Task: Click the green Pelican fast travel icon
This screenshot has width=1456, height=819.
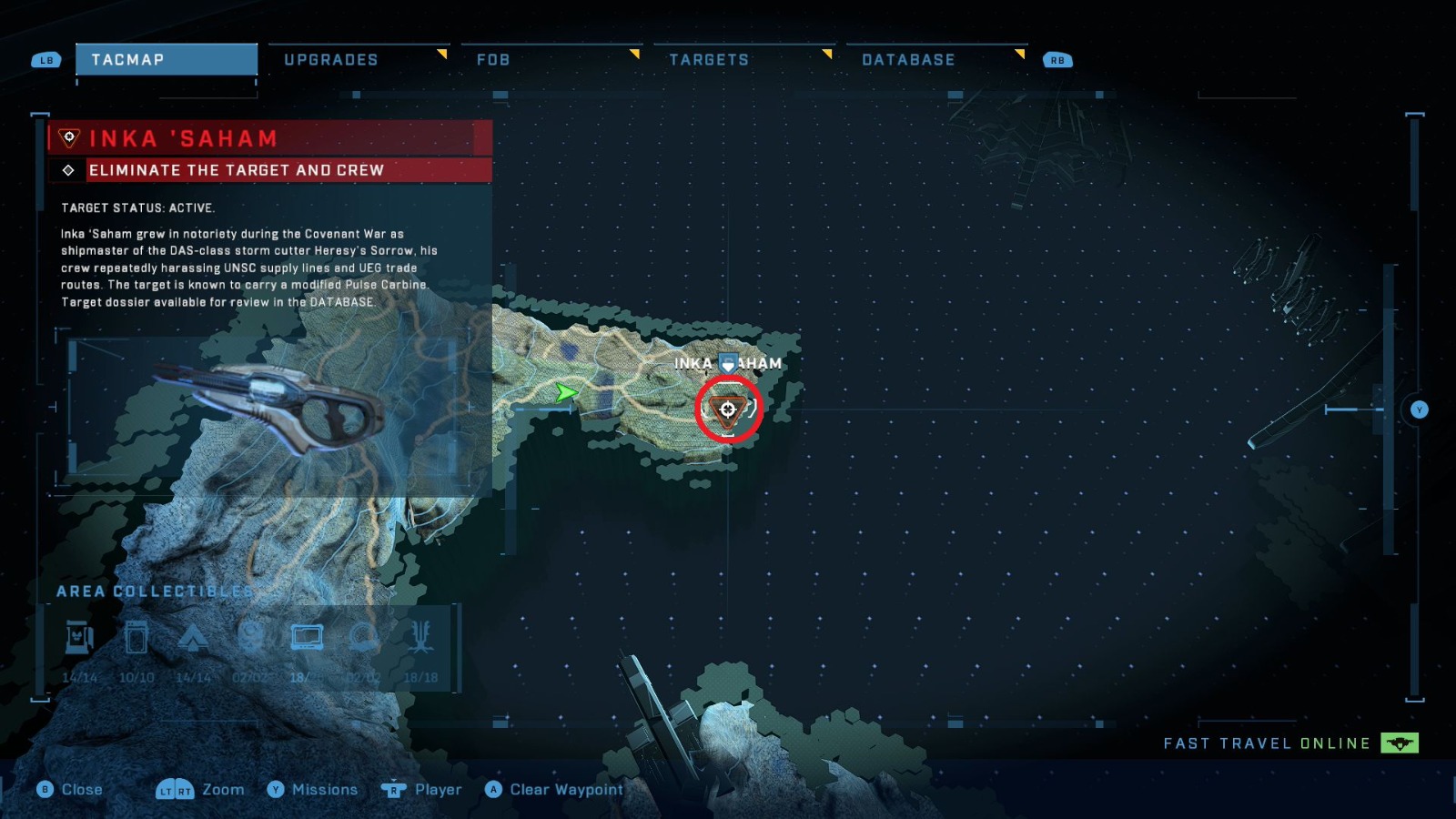Action: tap(1401, 743)
